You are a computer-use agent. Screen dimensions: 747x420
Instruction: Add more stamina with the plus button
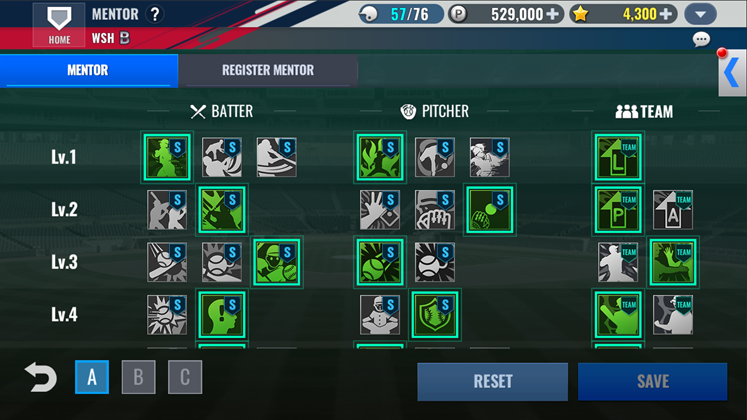(x=436, y=14)
